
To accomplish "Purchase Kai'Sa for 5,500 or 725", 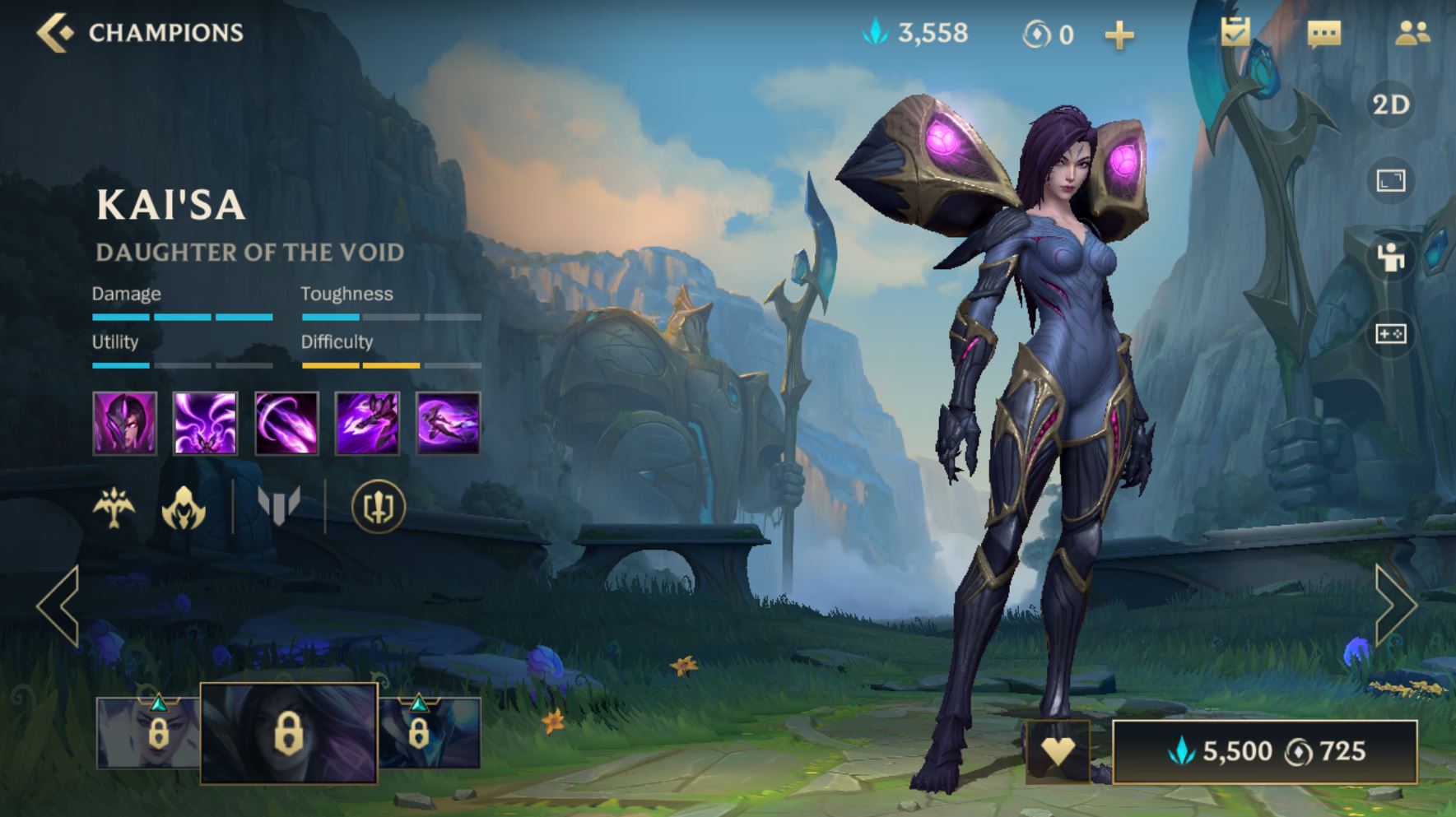I will click(x=1265, y=751).
